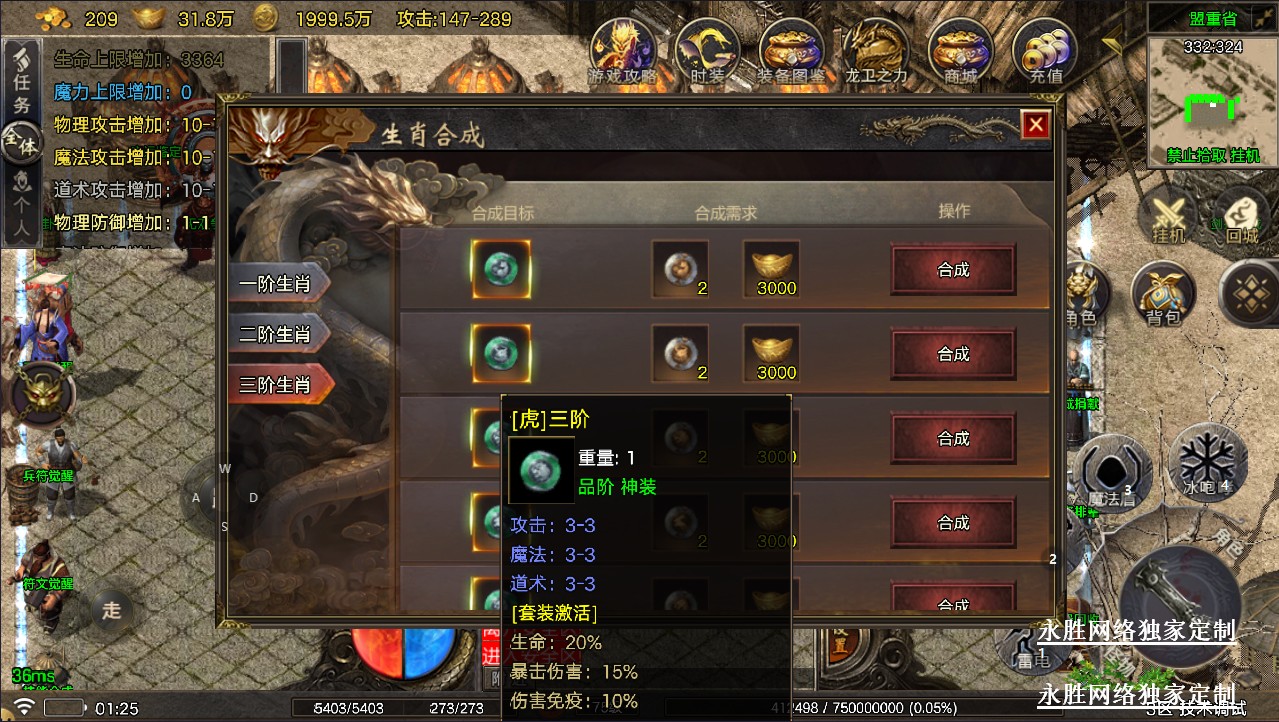Switch to the 一阶生肖 tab
Image resolution: width=1279 pixels, height=722 pixels.
pos(275,284)
